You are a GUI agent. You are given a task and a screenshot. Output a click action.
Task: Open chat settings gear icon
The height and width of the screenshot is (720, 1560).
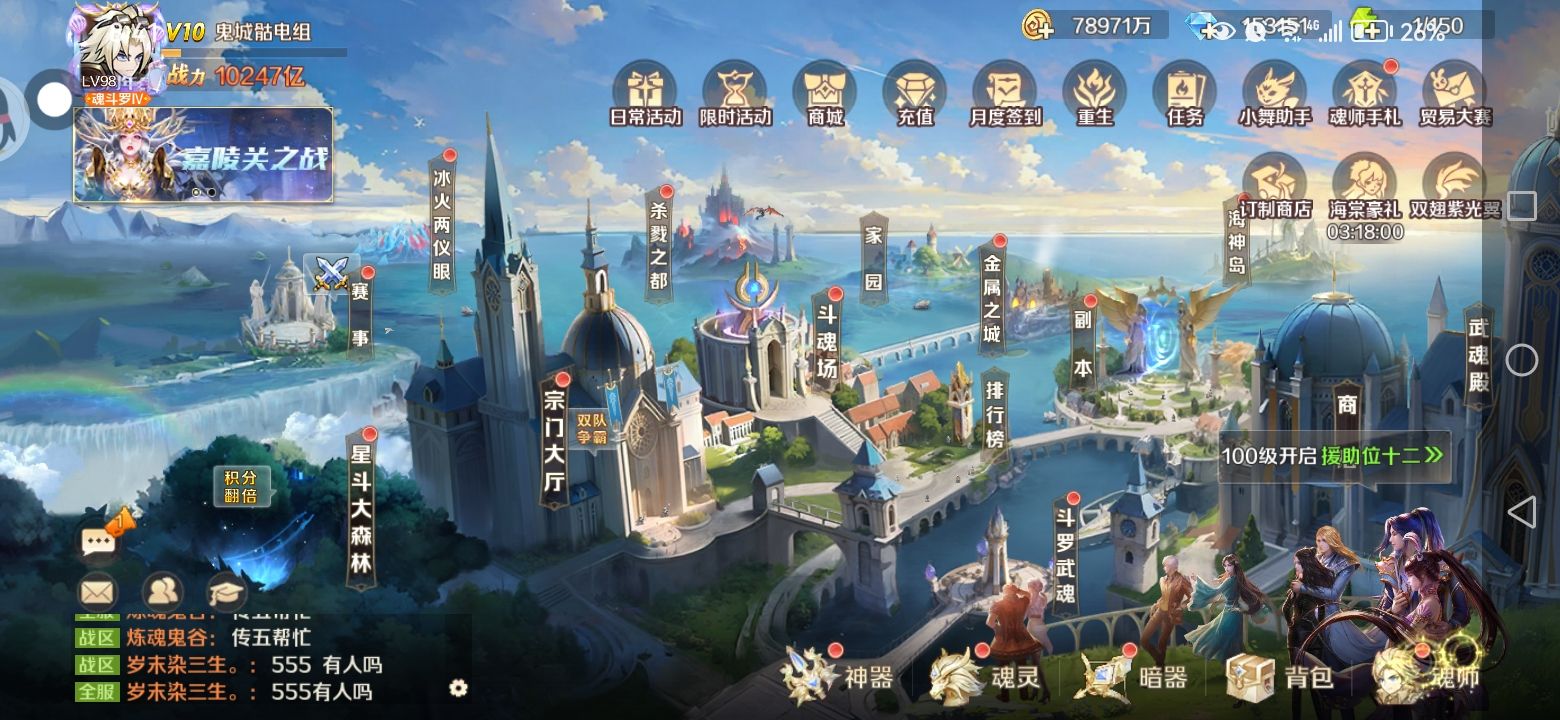pyautogui.click(x=459, y=687)
